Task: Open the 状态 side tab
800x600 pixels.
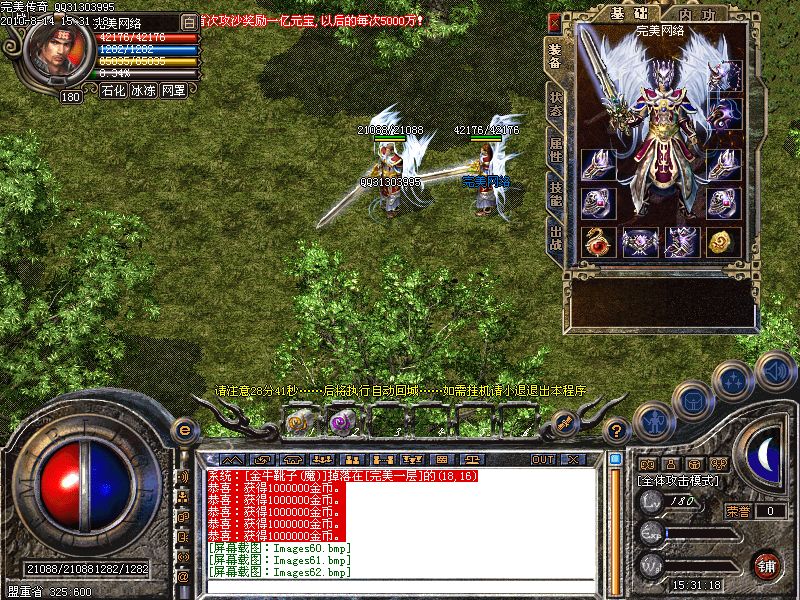Action: point(555,103)
